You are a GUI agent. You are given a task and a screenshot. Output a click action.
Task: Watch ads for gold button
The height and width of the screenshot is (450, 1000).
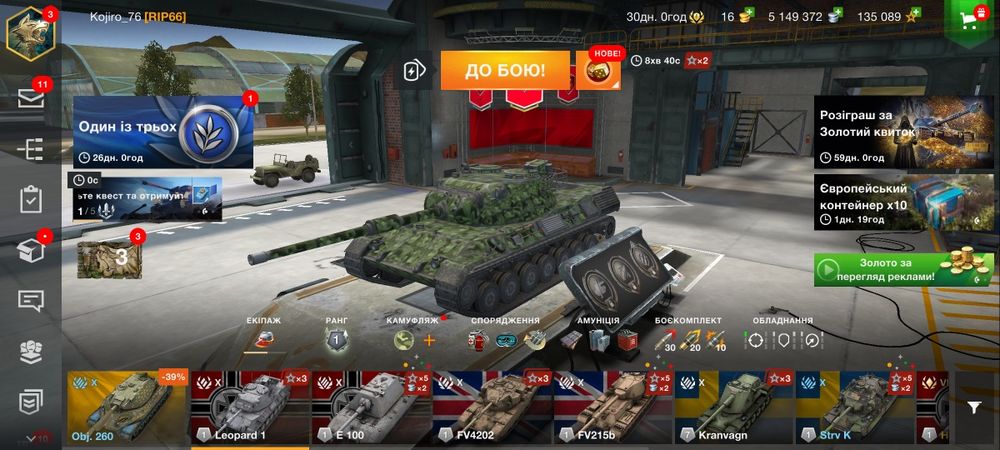click(x=903, y=268)
